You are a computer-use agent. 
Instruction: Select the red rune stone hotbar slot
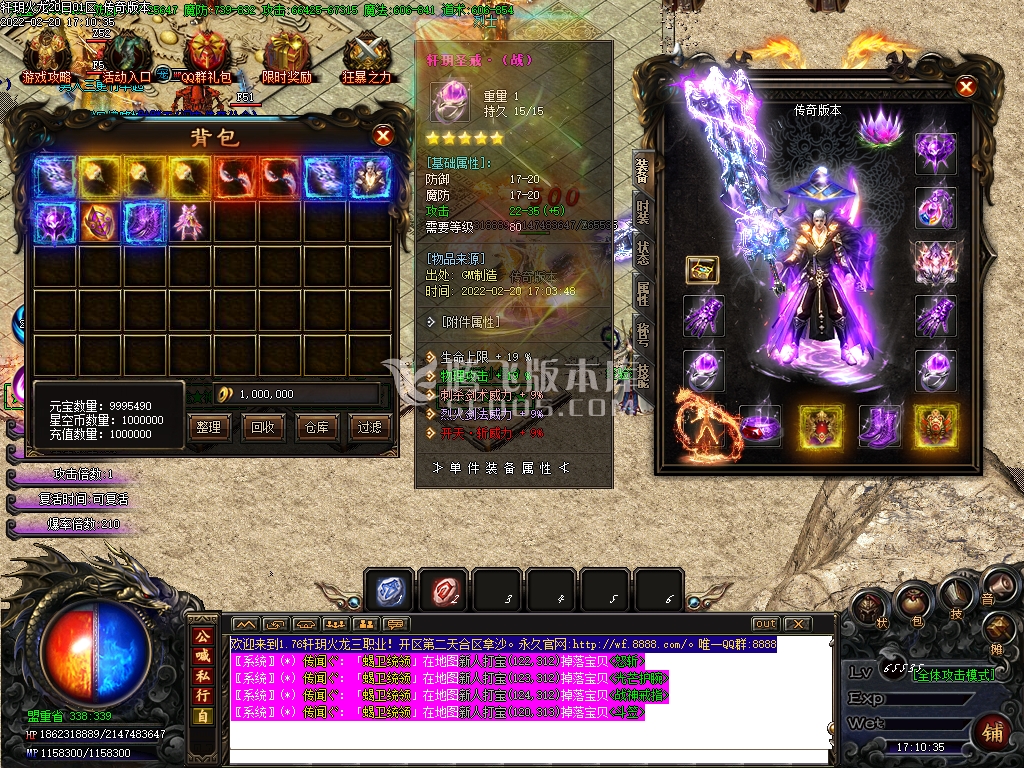click(x=443, y=590)
